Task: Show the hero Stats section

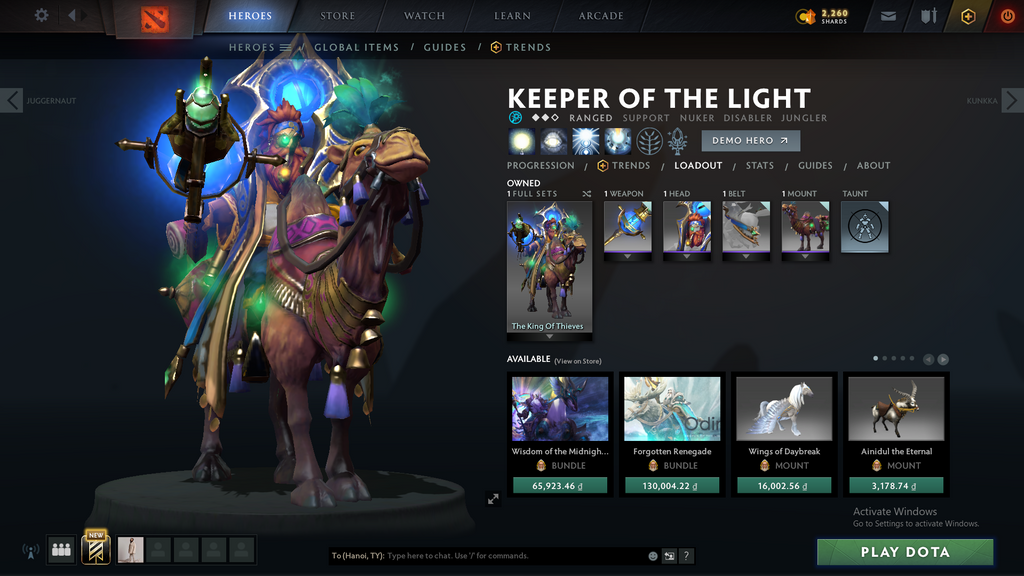Action: click(759, 166)
